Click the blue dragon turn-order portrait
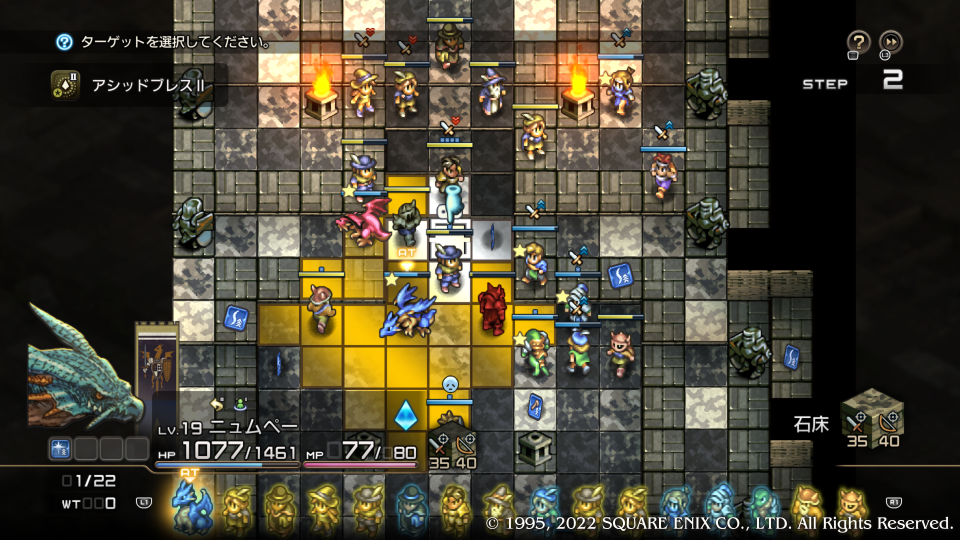The width and height of the screenshot is (960, 540). 188,503
